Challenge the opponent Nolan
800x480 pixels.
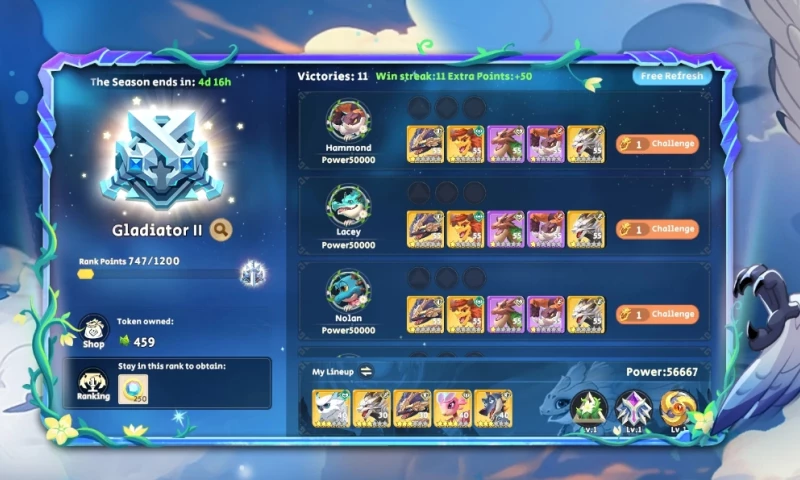pyautogui.click(x=657, y=314)
